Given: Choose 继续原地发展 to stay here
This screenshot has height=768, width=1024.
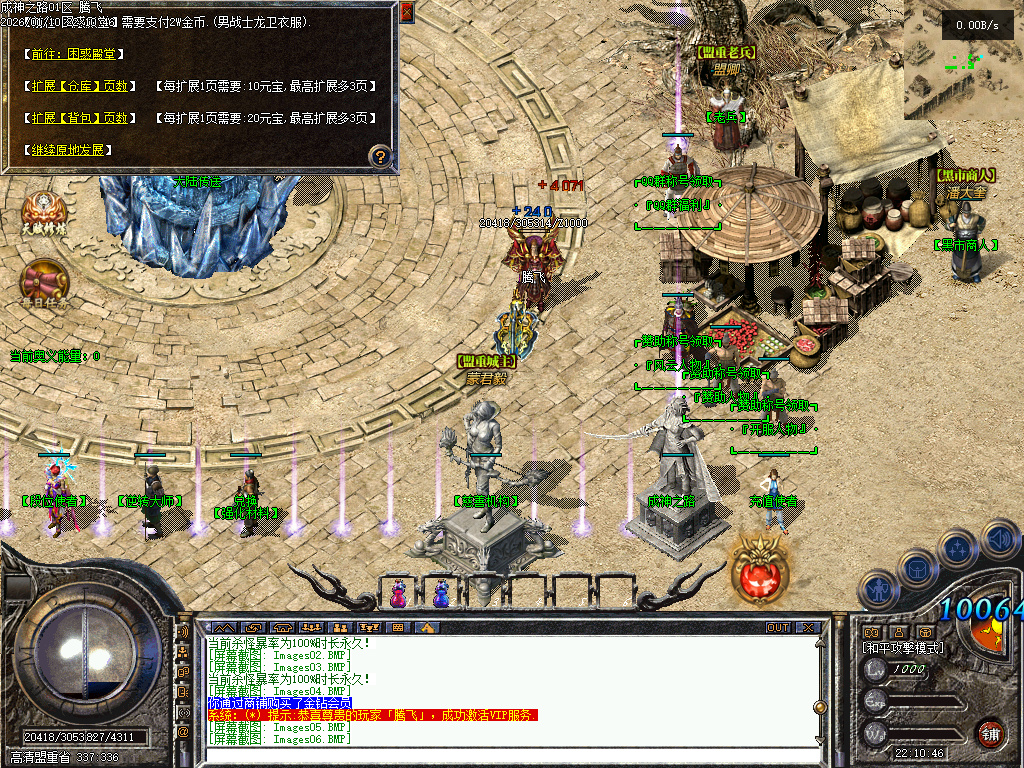Looking at the screenshot, I should pos(67,150).
